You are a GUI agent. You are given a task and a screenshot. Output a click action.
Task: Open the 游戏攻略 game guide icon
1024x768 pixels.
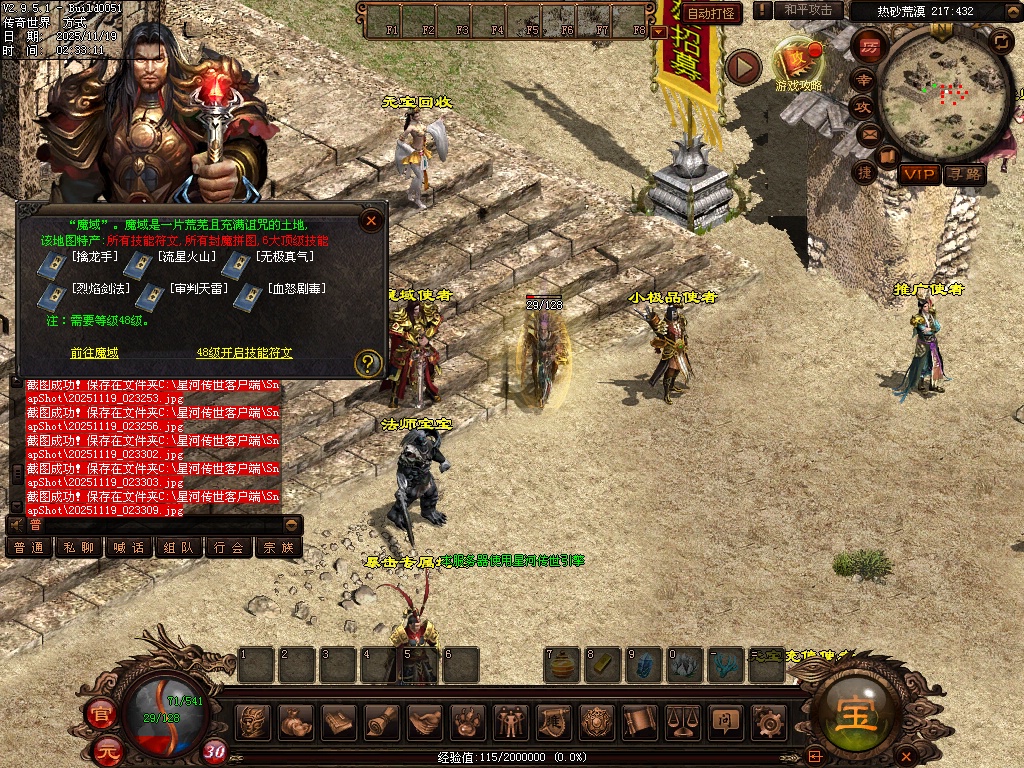click(x=798, y=63)
